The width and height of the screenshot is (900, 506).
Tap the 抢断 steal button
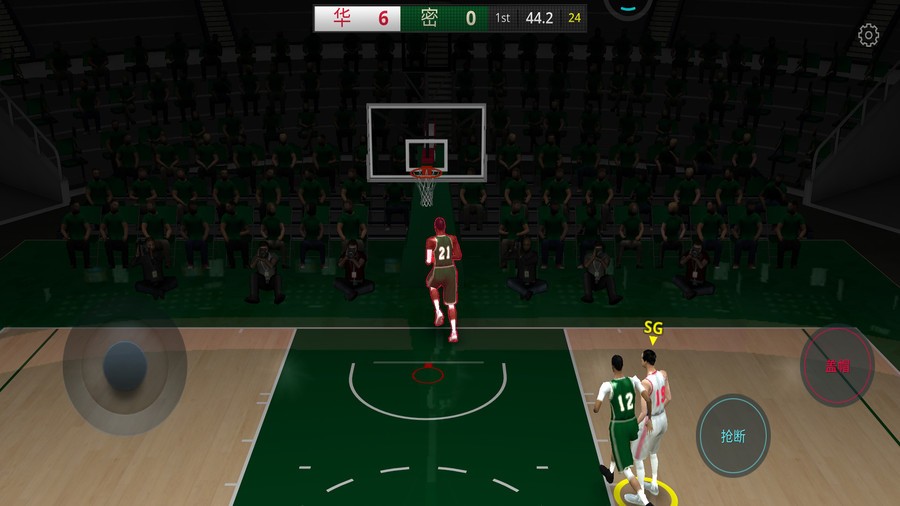coord(733,435)
